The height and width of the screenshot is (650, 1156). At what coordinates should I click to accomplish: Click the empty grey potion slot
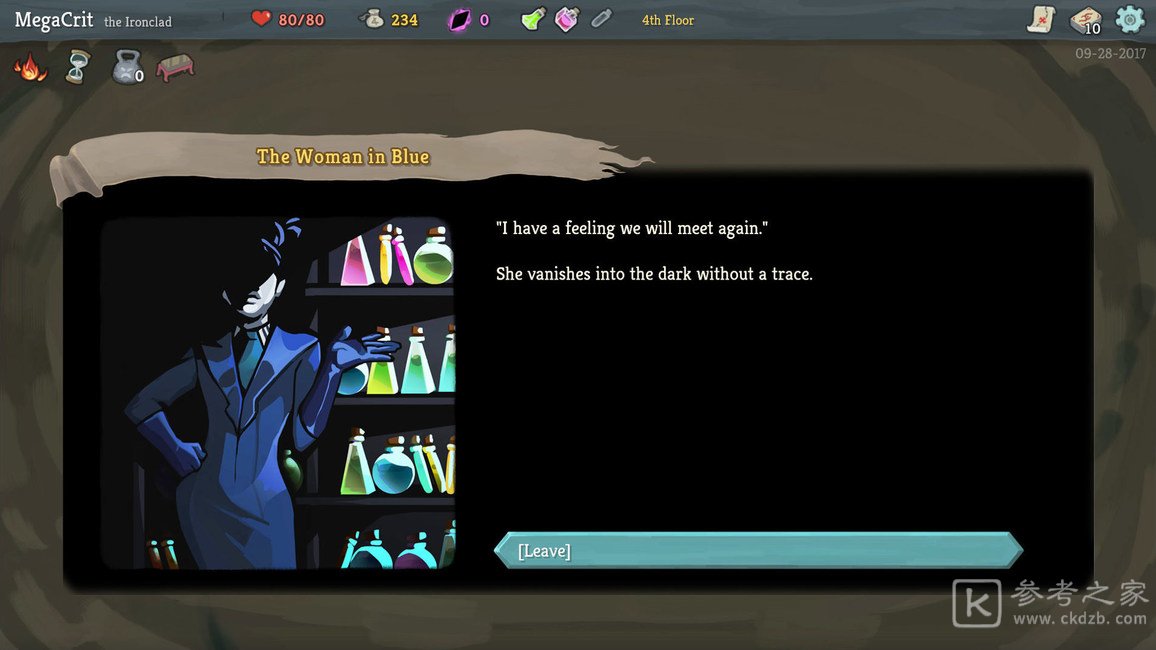coord(600,19)
